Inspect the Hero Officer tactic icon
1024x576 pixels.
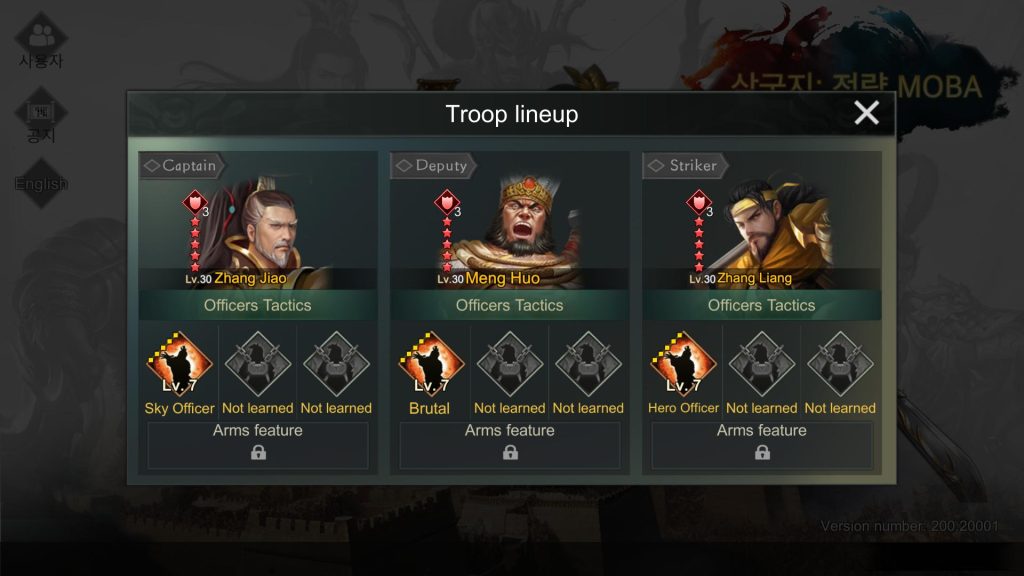pos(683,365)
